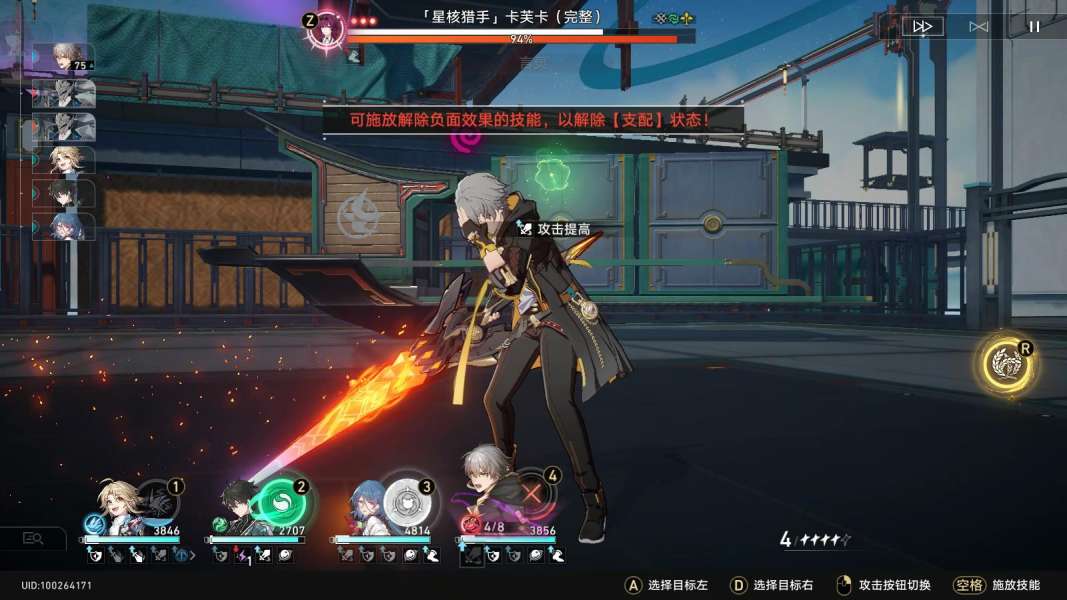The image size is (1067, 600).
Task: Inspect the boss weakness element icons
Action: 673,18
